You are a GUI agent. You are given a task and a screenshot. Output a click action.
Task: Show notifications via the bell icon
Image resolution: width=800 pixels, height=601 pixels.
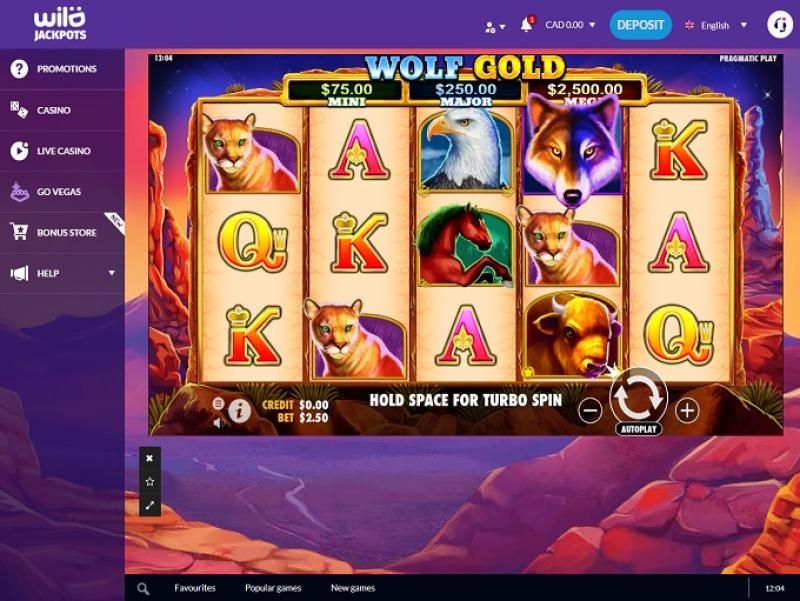pyautogui.click(x=526, y=25)
